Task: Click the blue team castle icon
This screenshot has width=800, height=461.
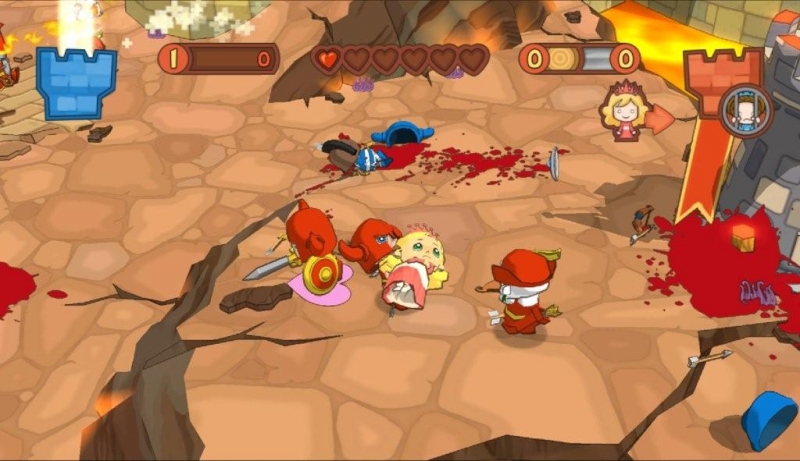Action: [76, 81]
